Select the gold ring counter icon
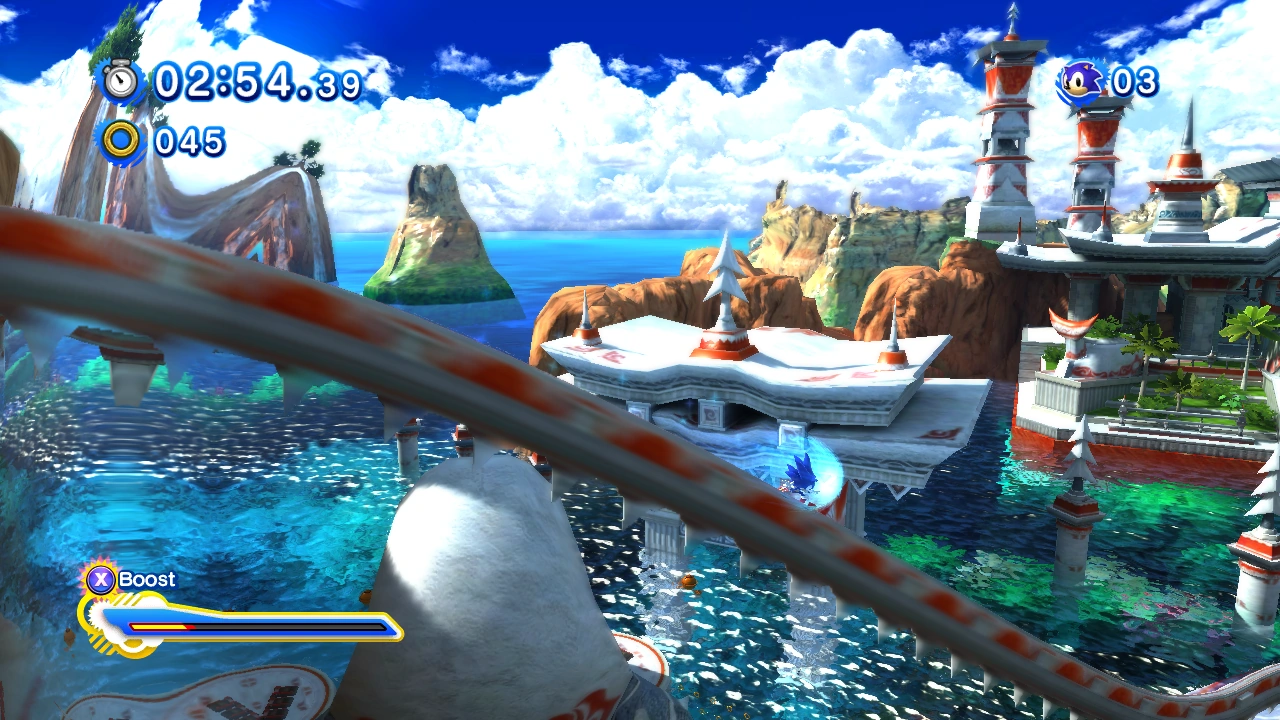 pos(122,141)
